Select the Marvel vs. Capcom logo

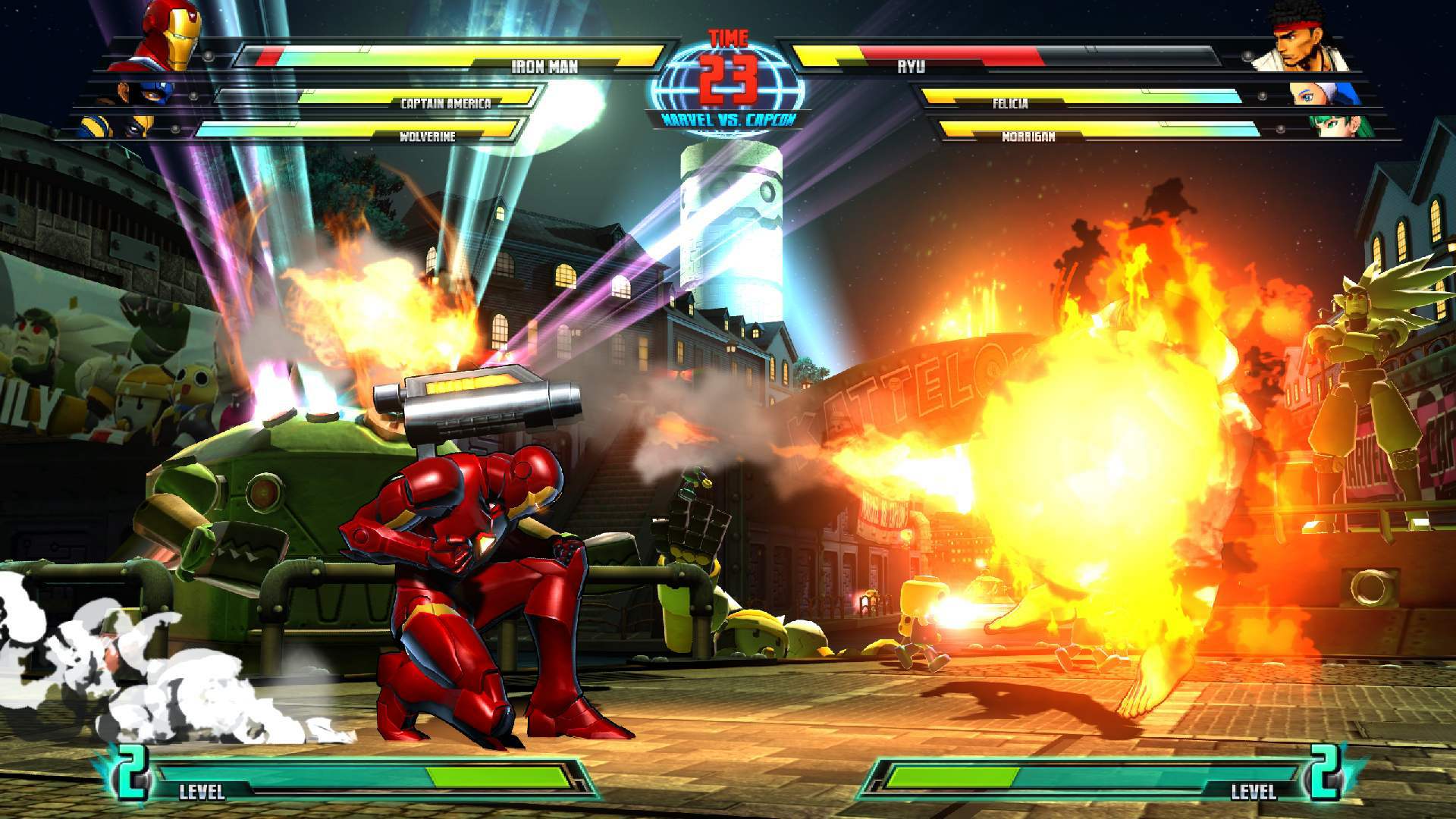point(728,118)
